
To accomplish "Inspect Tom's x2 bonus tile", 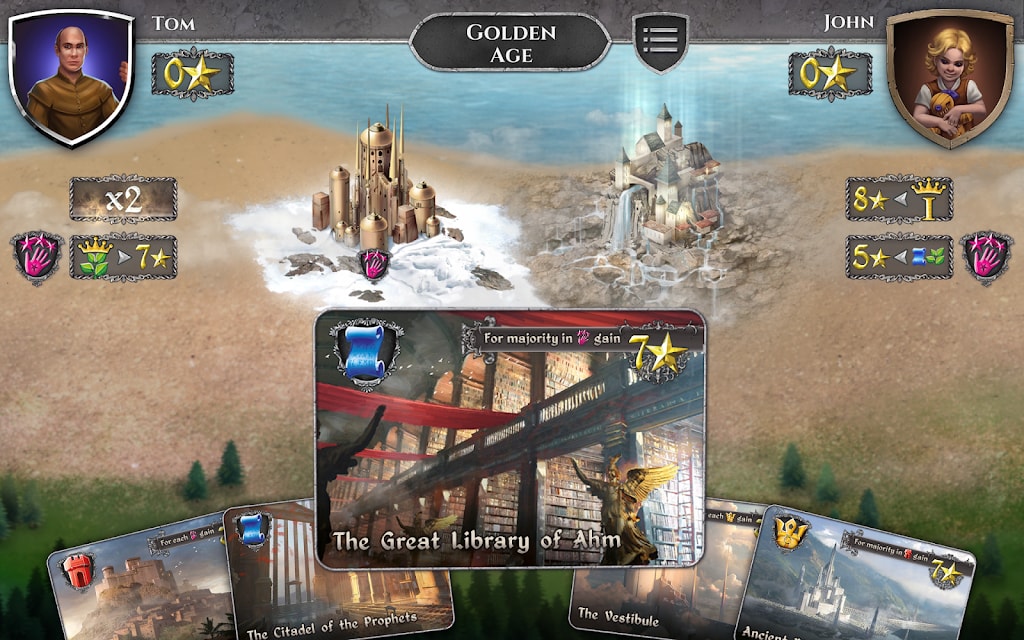I will 123,199.
